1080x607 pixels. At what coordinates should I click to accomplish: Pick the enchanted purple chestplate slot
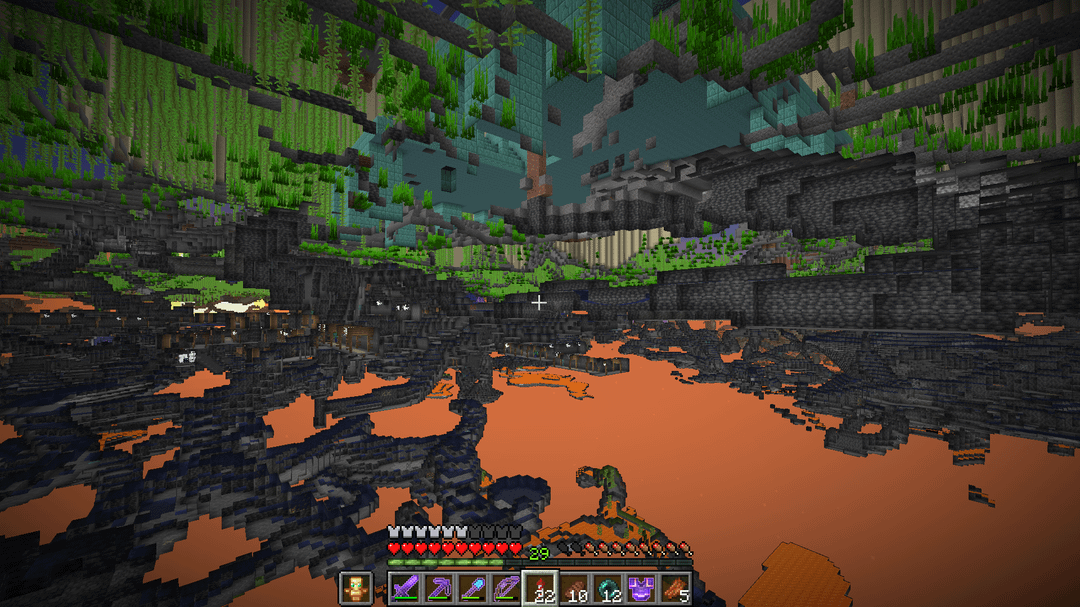point(643,588)
